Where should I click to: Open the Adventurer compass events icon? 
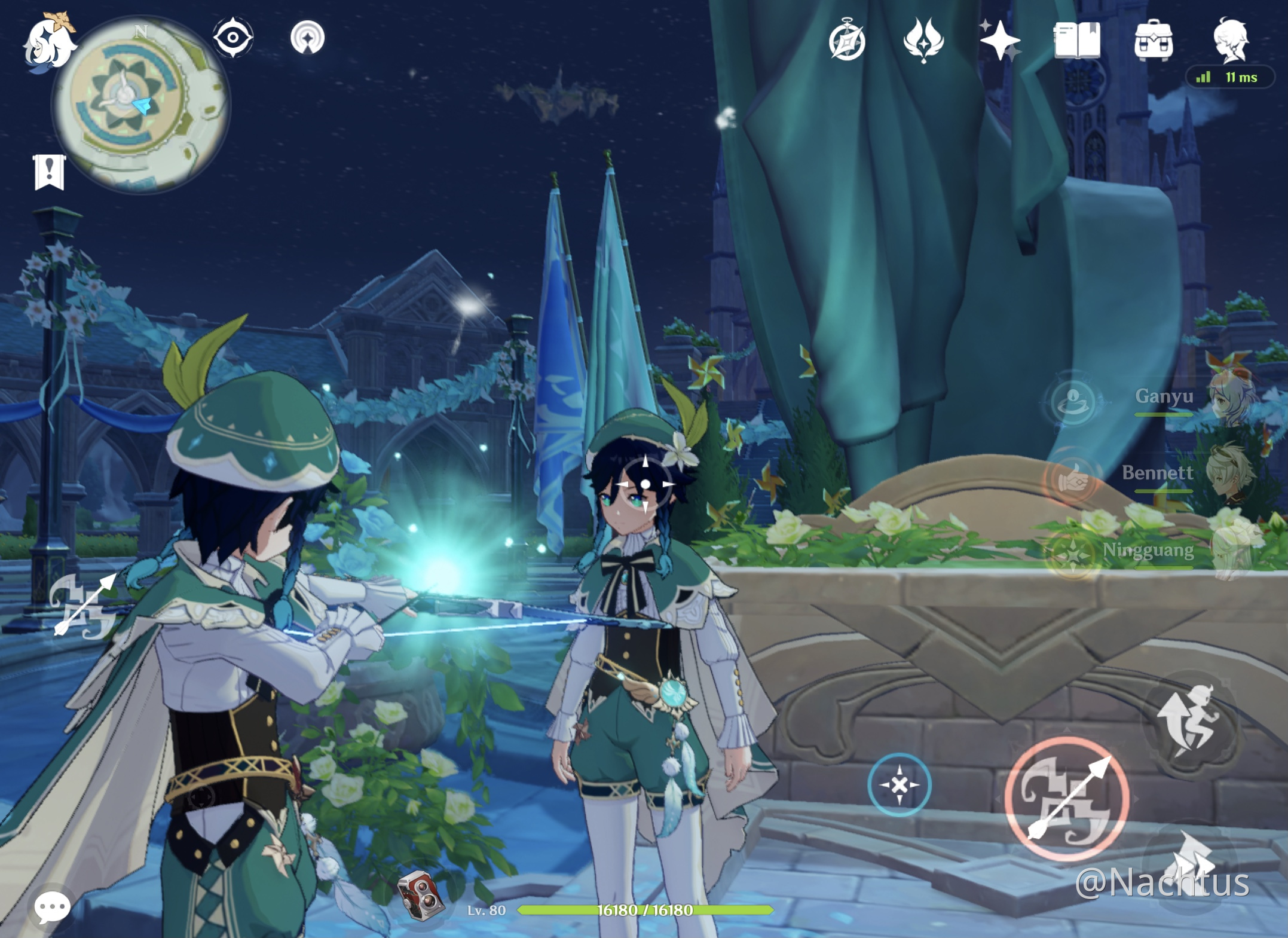click(847, 41)
